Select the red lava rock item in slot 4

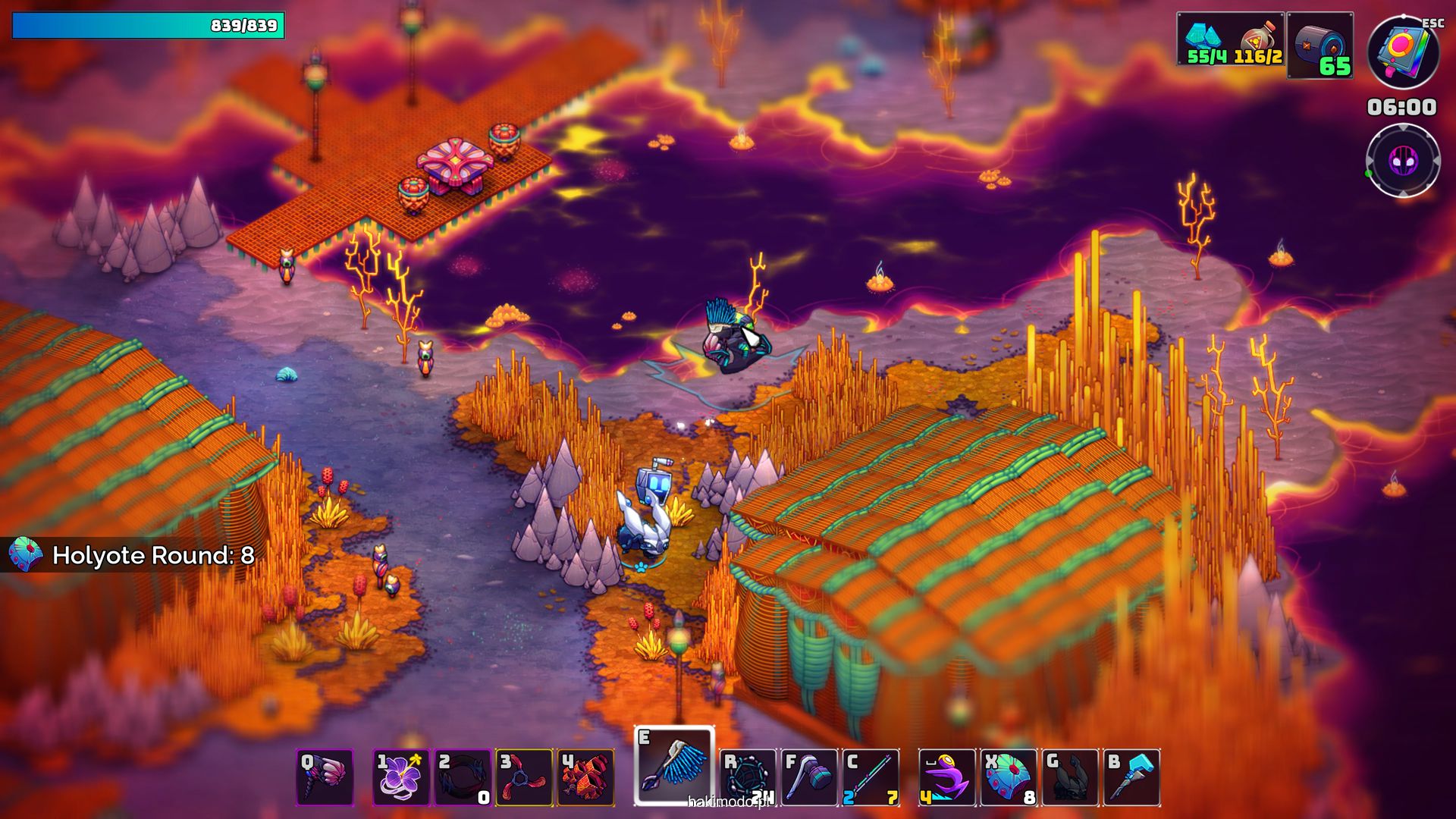585,777
